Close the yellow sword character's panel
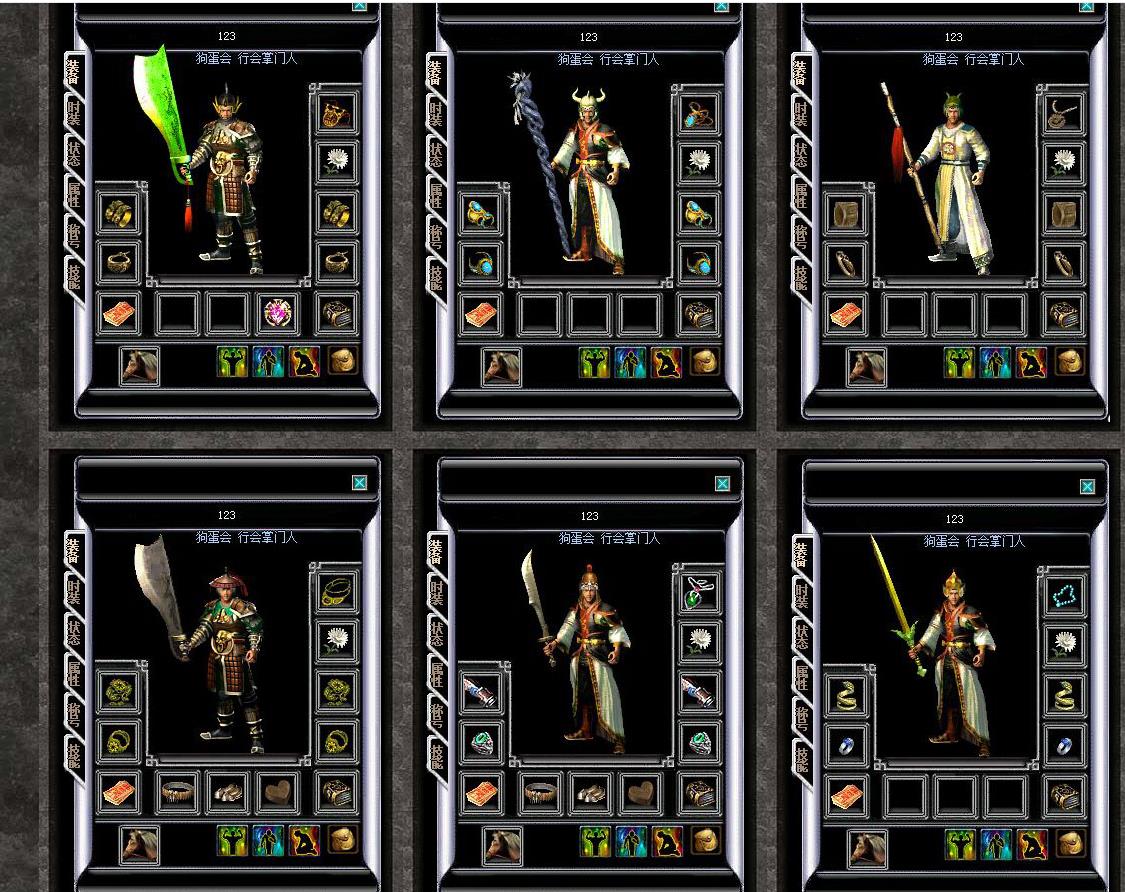This screenshot has height=892, width=1125. click(1087, 486)
